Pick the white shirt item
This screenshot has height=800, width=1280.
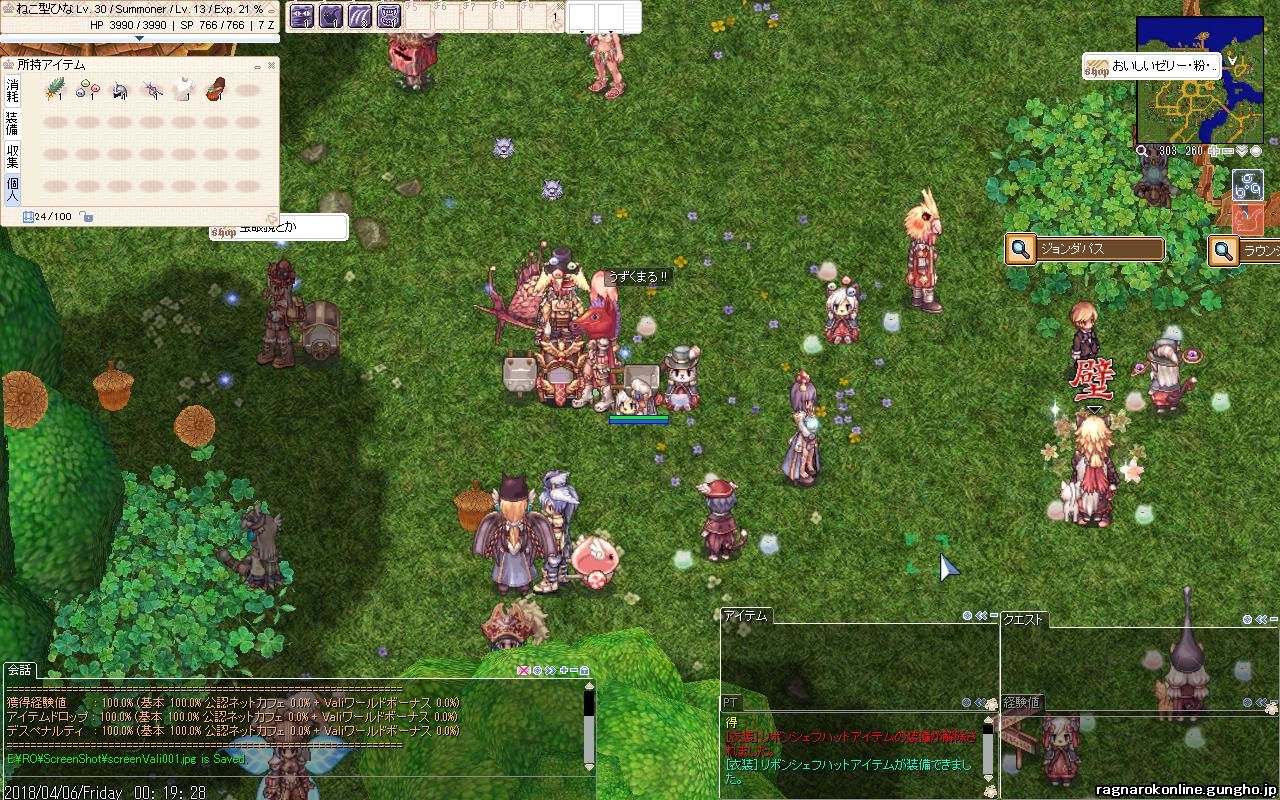pyautogui.click(x=182, y=91)
